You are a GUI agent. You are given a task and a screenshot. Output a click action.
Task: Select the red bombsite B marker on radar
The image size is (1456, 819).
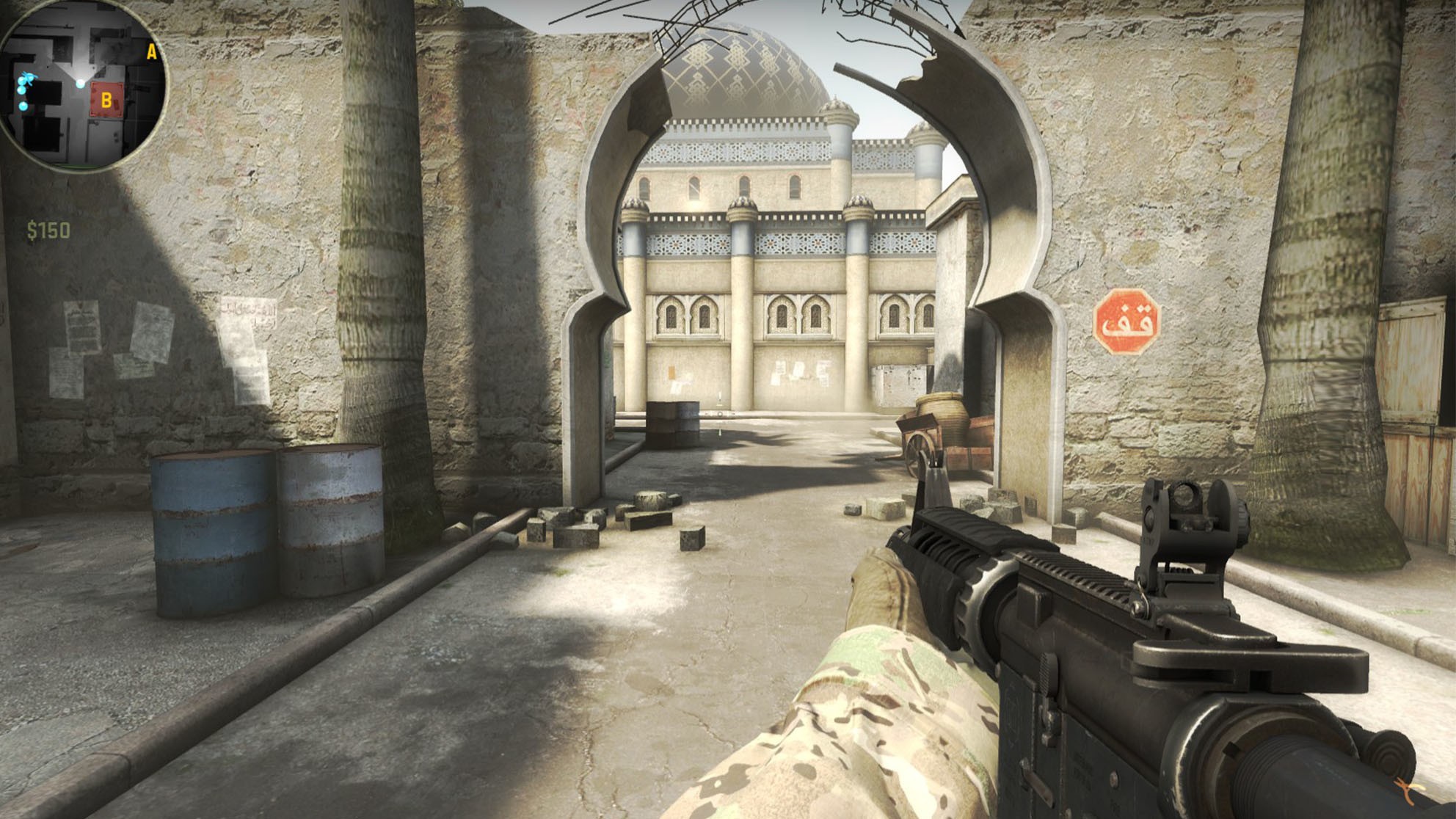[x=106, y=100]
